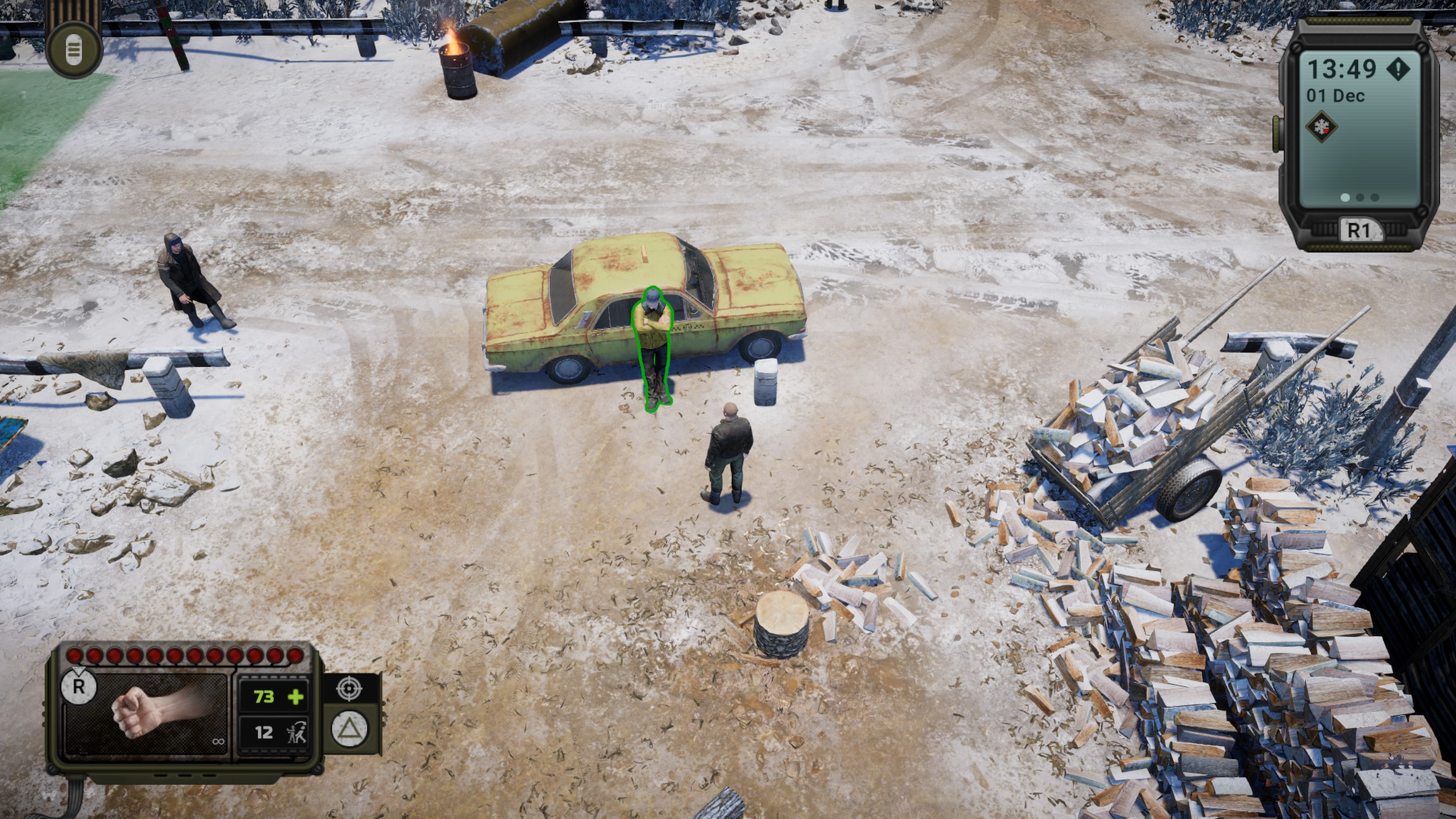Select the second page dot on the watch screen
Screen dimensions: 1456x819
coord(1360,198)
